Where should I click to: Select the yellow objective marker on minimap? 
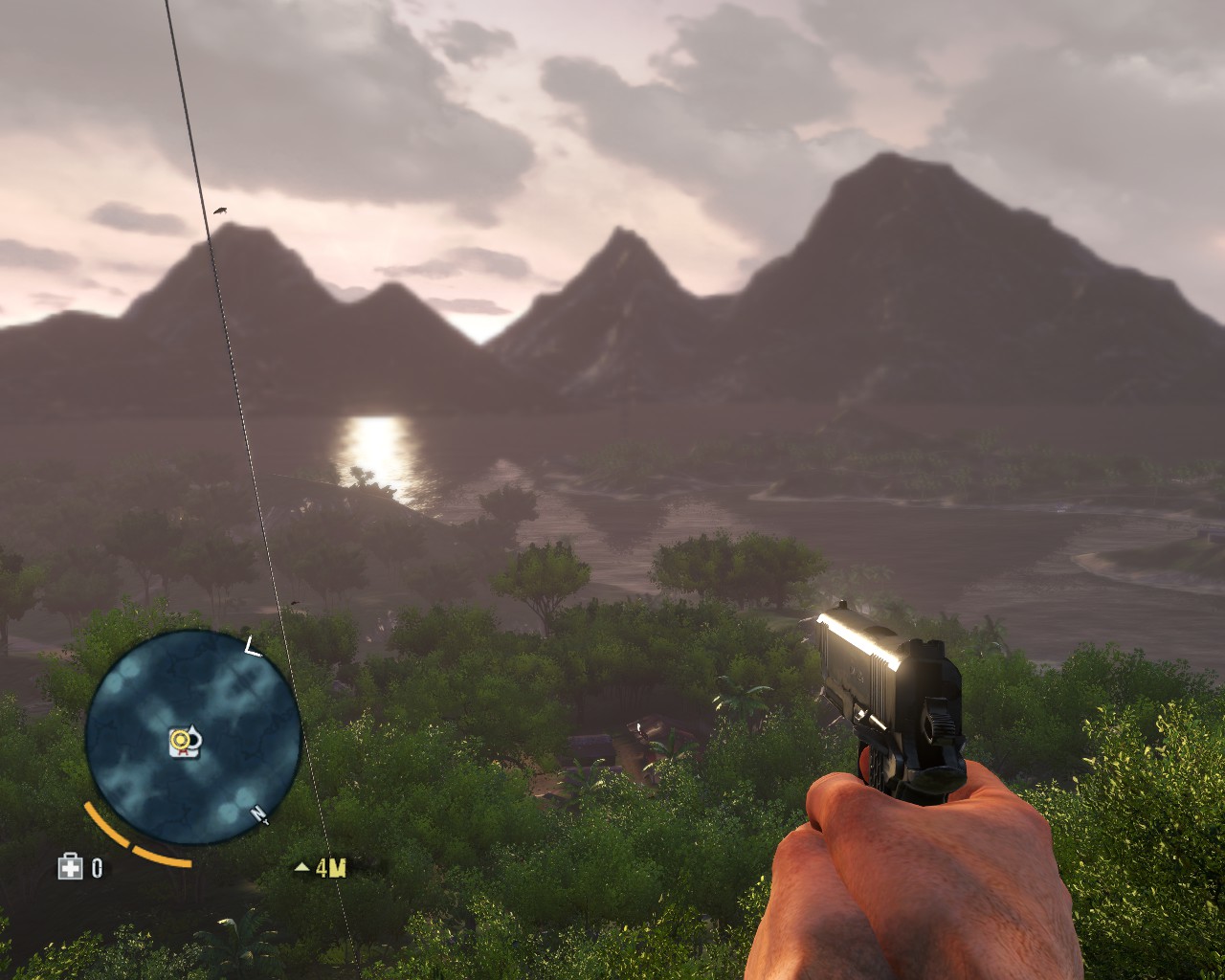coord(179,739)
